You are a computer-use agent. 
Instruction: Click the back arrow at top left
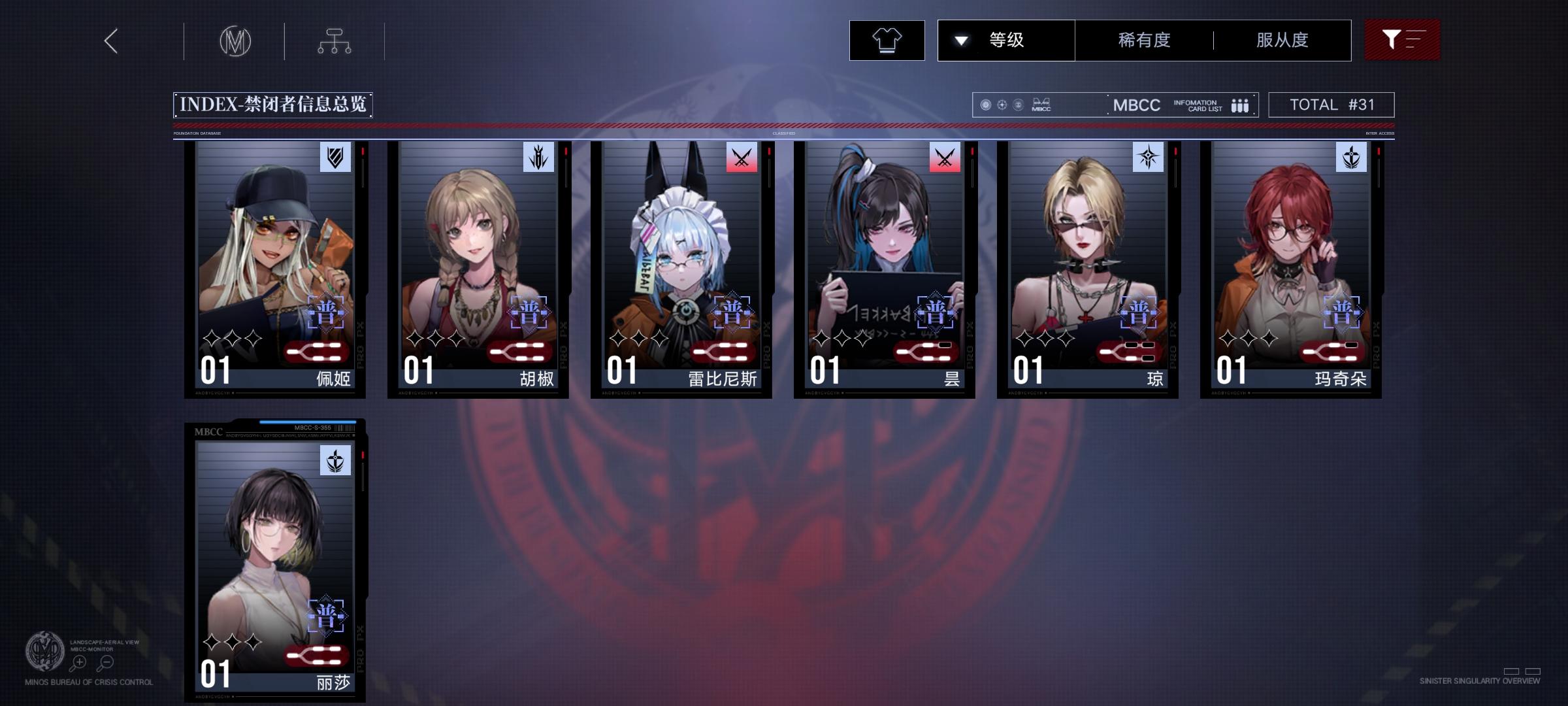(110, 41)
